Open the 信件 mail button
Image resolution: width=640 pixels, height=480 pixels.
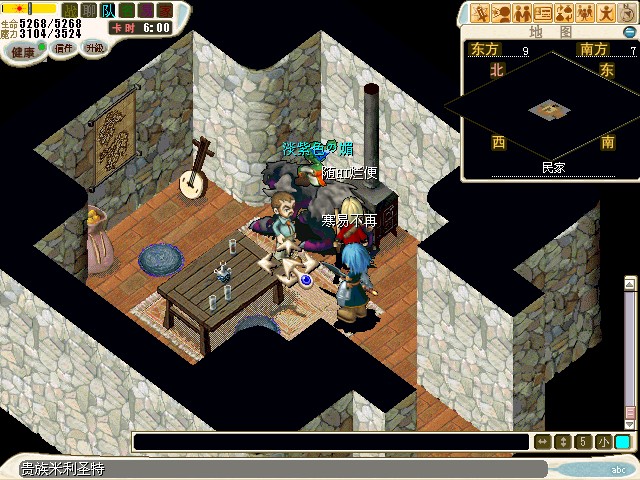62,49
